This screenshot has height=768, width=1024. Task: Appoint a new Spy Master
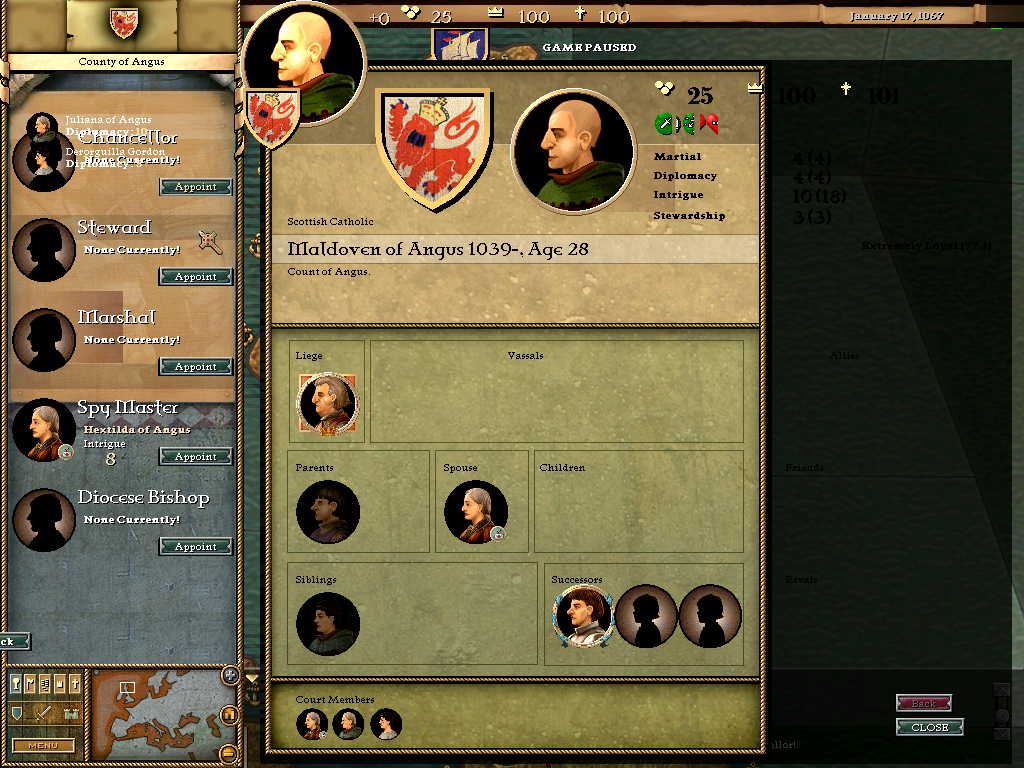click(x=196, y=457)
